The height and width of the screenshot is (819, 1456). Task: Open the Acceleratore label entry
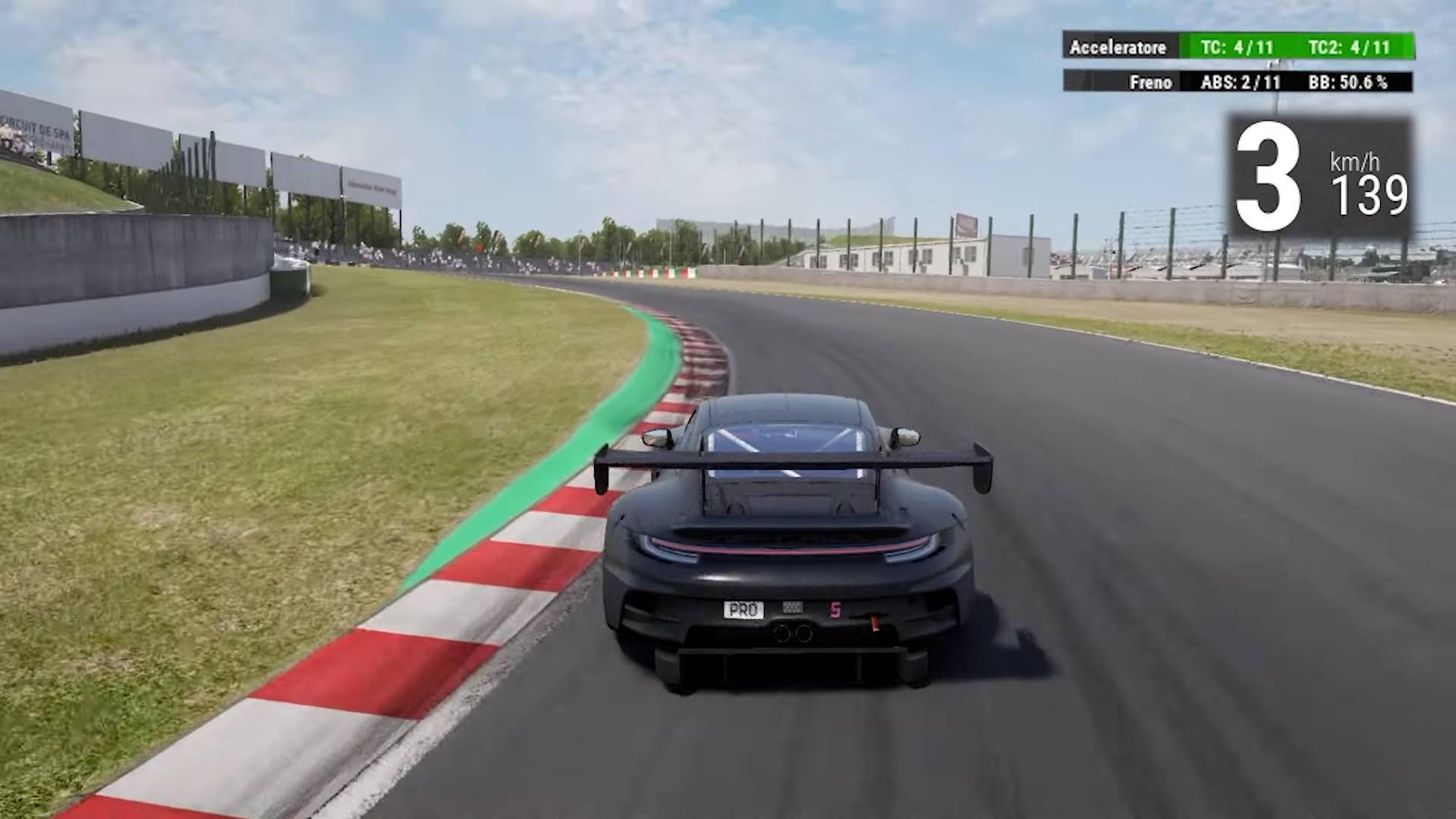click(x=1118, y=47)
